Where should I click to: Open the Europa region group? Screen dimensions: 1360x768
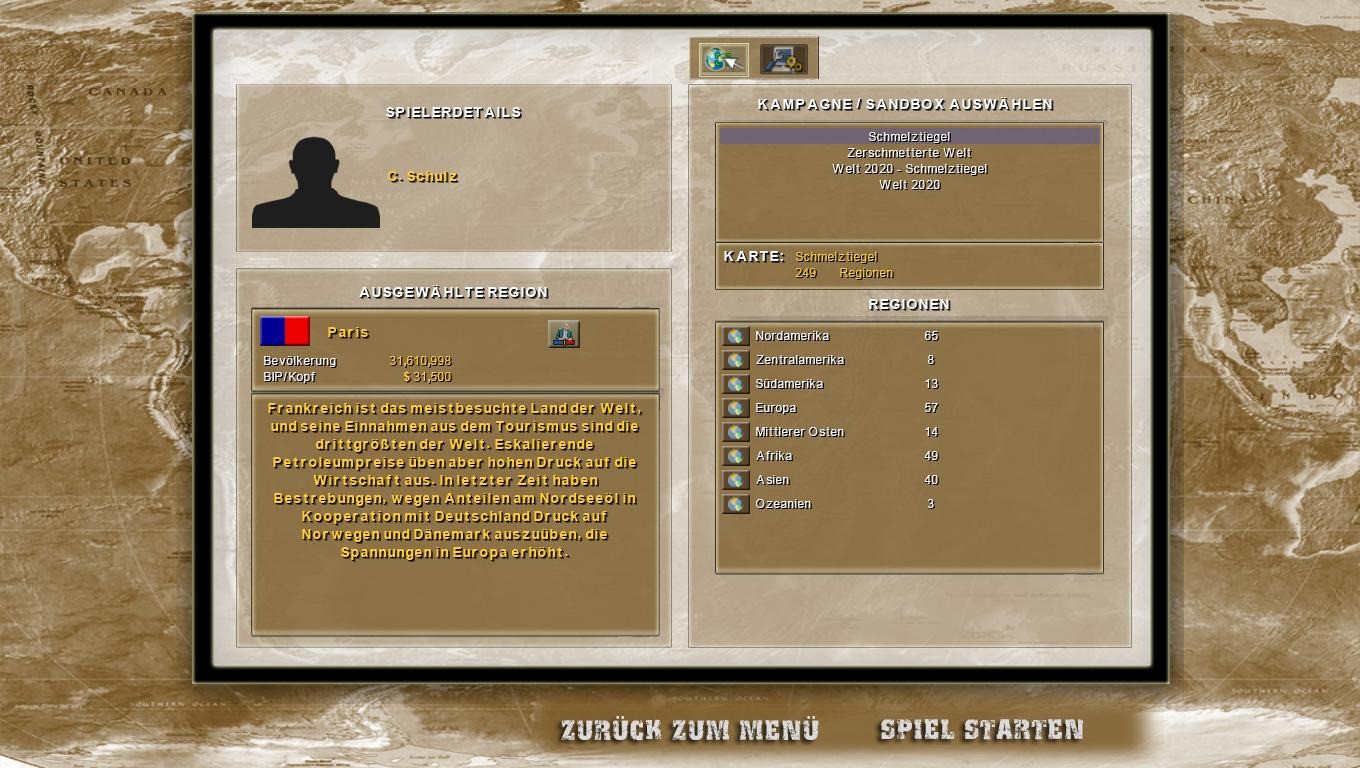pyautogui.click(x=736, y=409)
